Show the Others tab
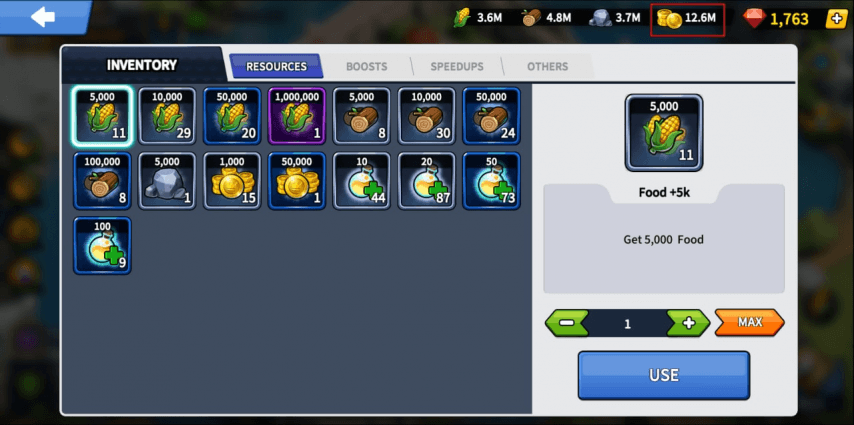854x425 pixels. click(x=547, y=66)
